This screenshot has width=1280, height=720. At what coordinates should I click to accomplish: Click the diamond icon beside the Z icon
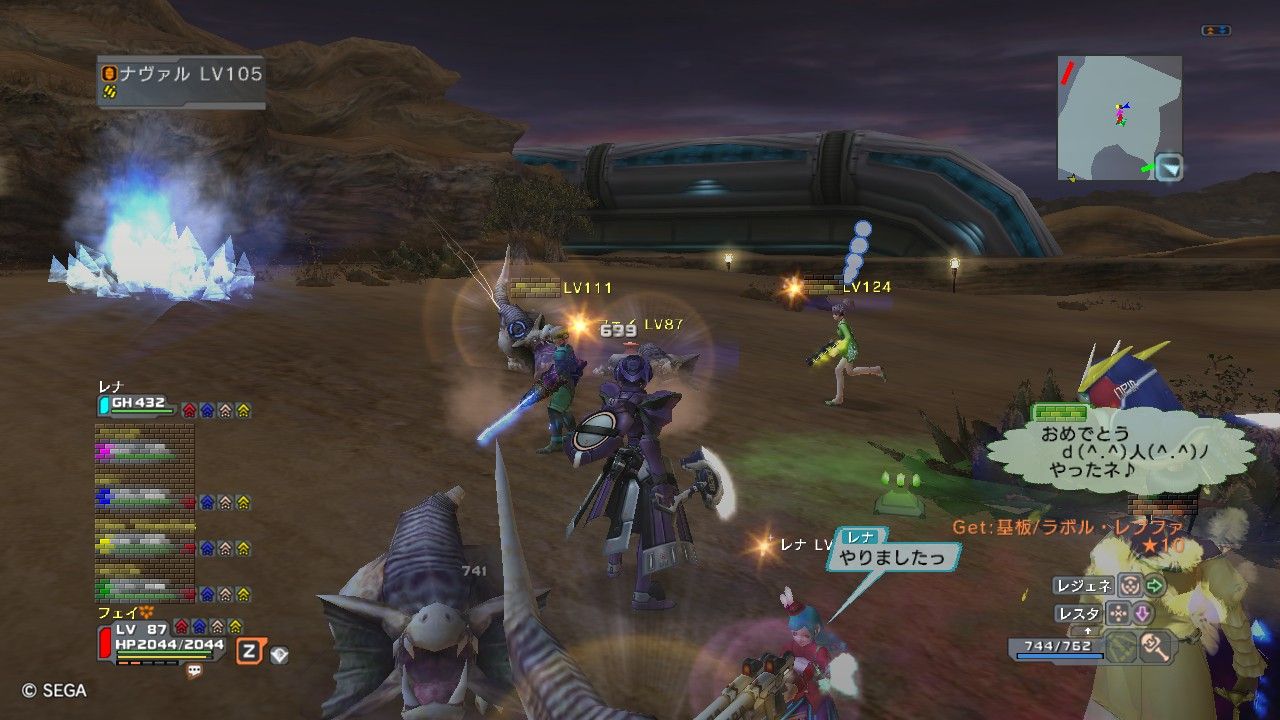pos(279,655)
